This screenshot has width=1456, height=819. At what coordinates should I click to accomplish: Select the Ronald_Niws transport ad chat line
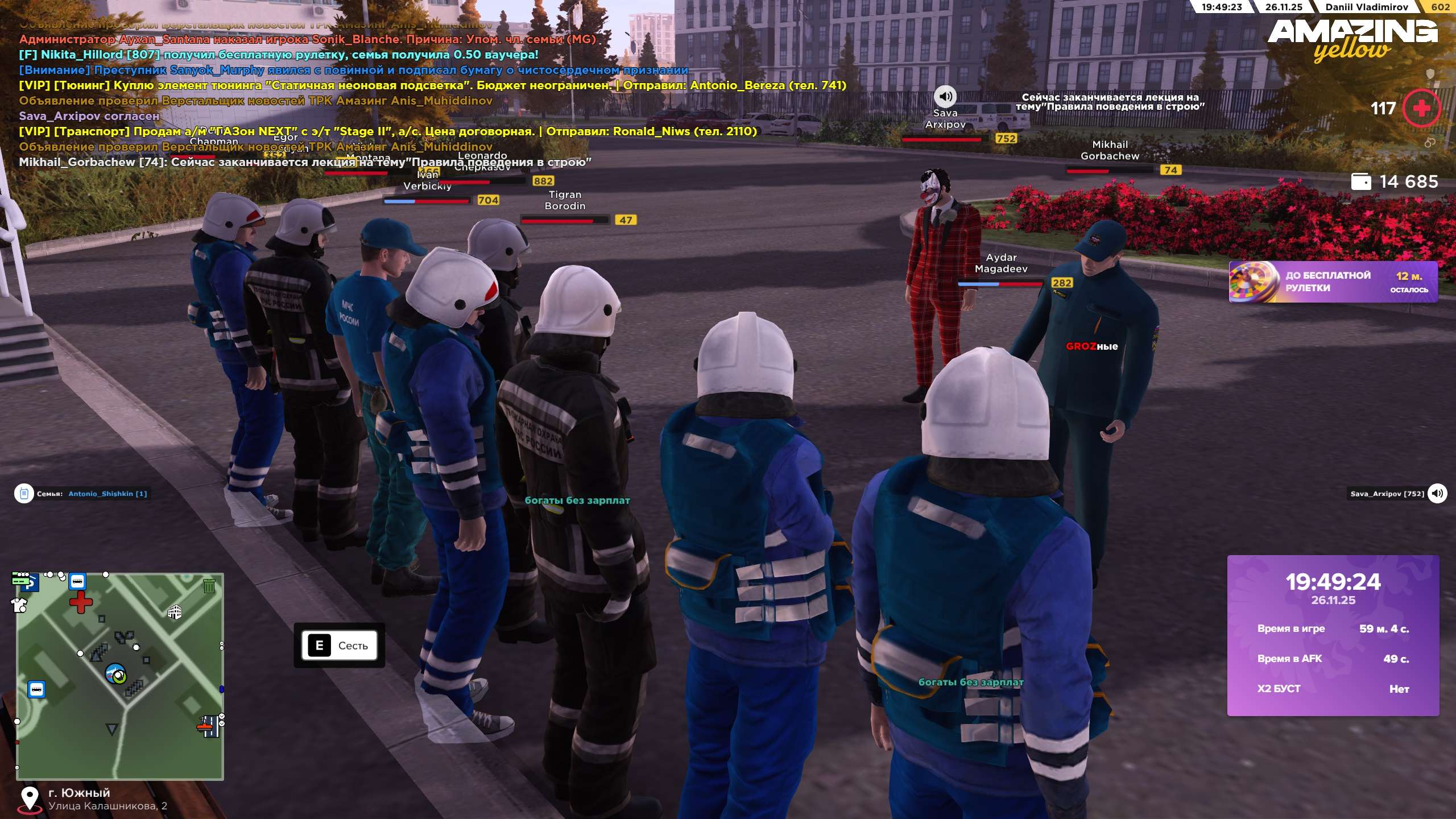click(x=388, y=131)
